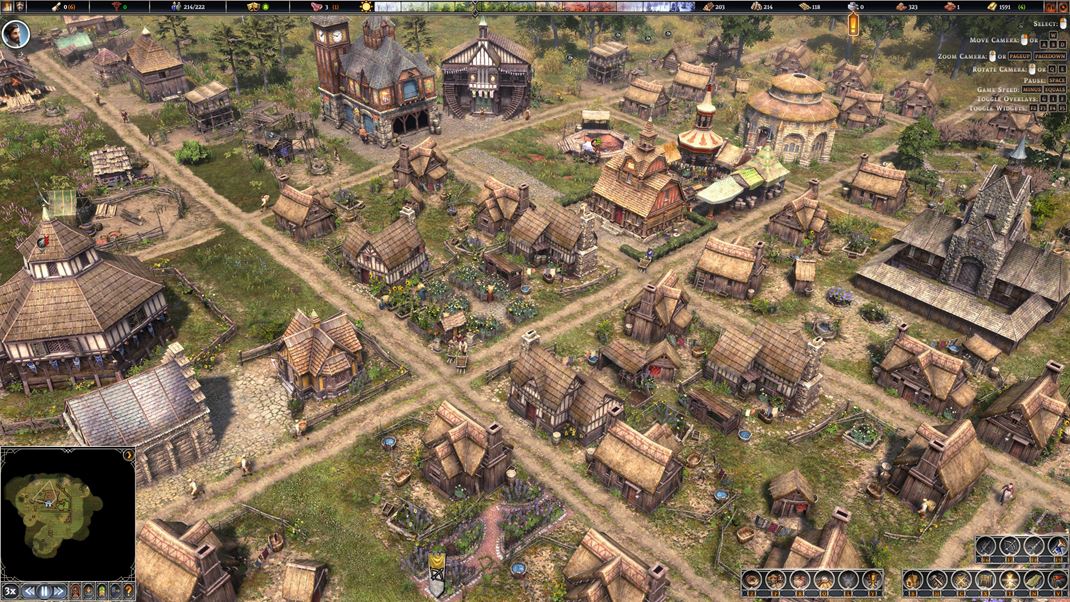Select the sword military unit icon
Screen dimensions: 1070x602
coord(985,545)
